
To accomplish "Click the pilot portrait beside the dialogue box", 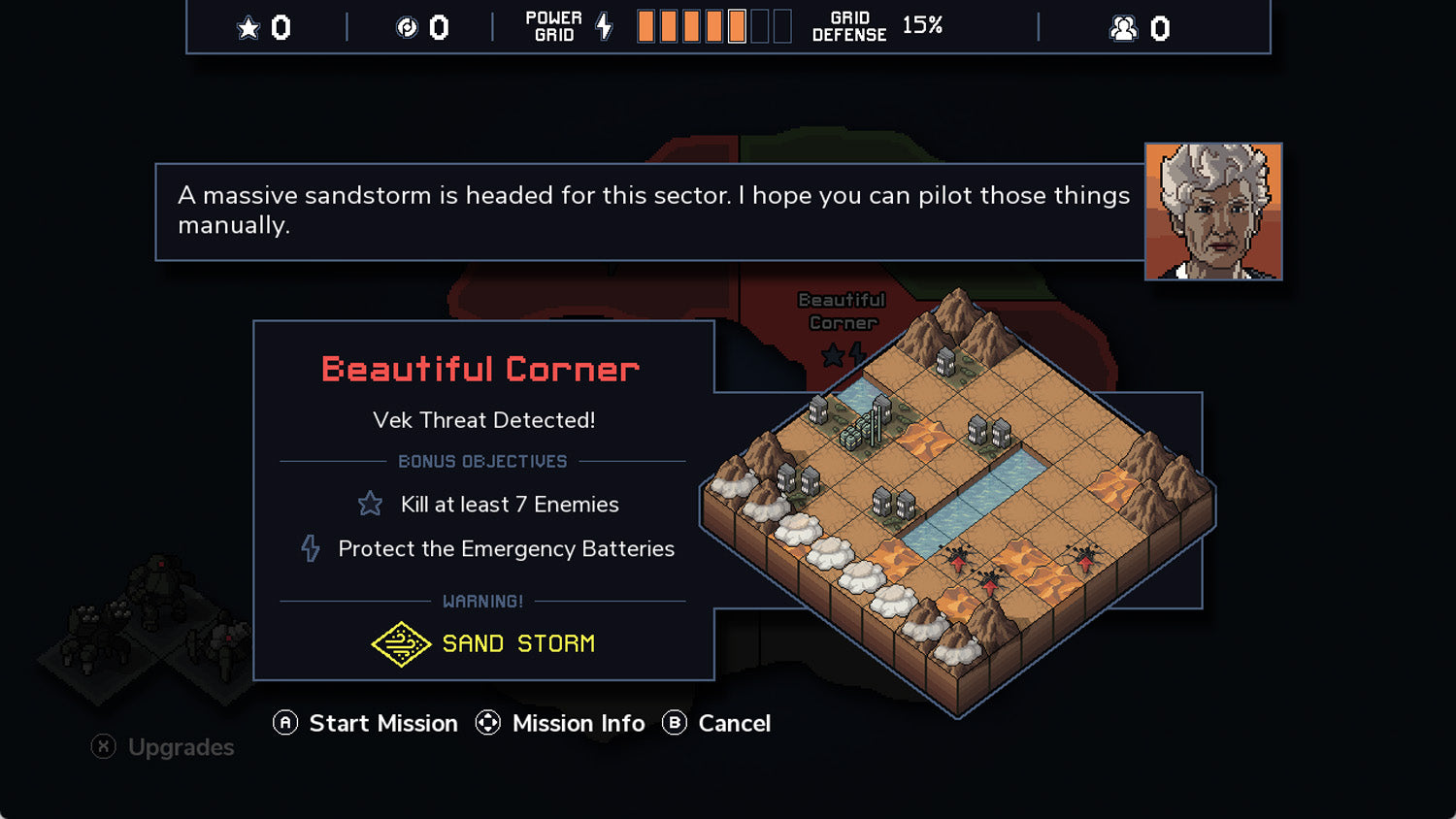I will (1213, 211).
